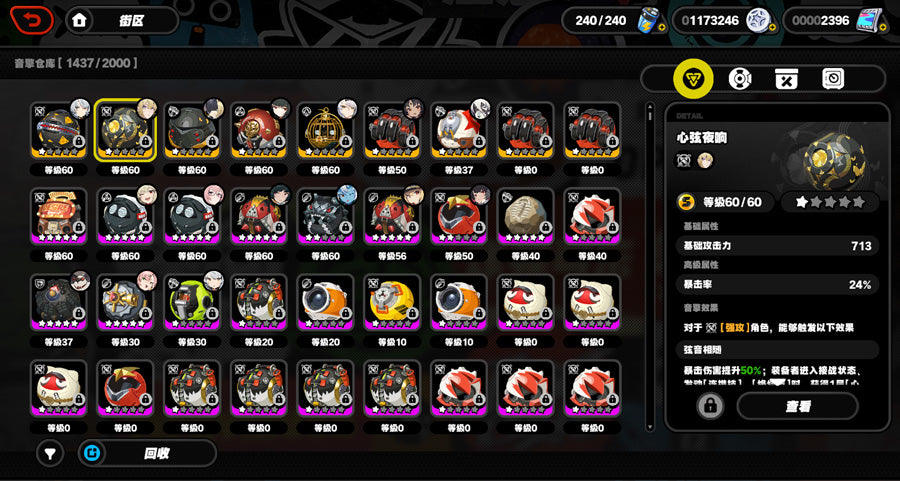This screenshot has height=481, width=900.
Task: Toggle the lock on 心弦夜响
Action: point(710,406)
